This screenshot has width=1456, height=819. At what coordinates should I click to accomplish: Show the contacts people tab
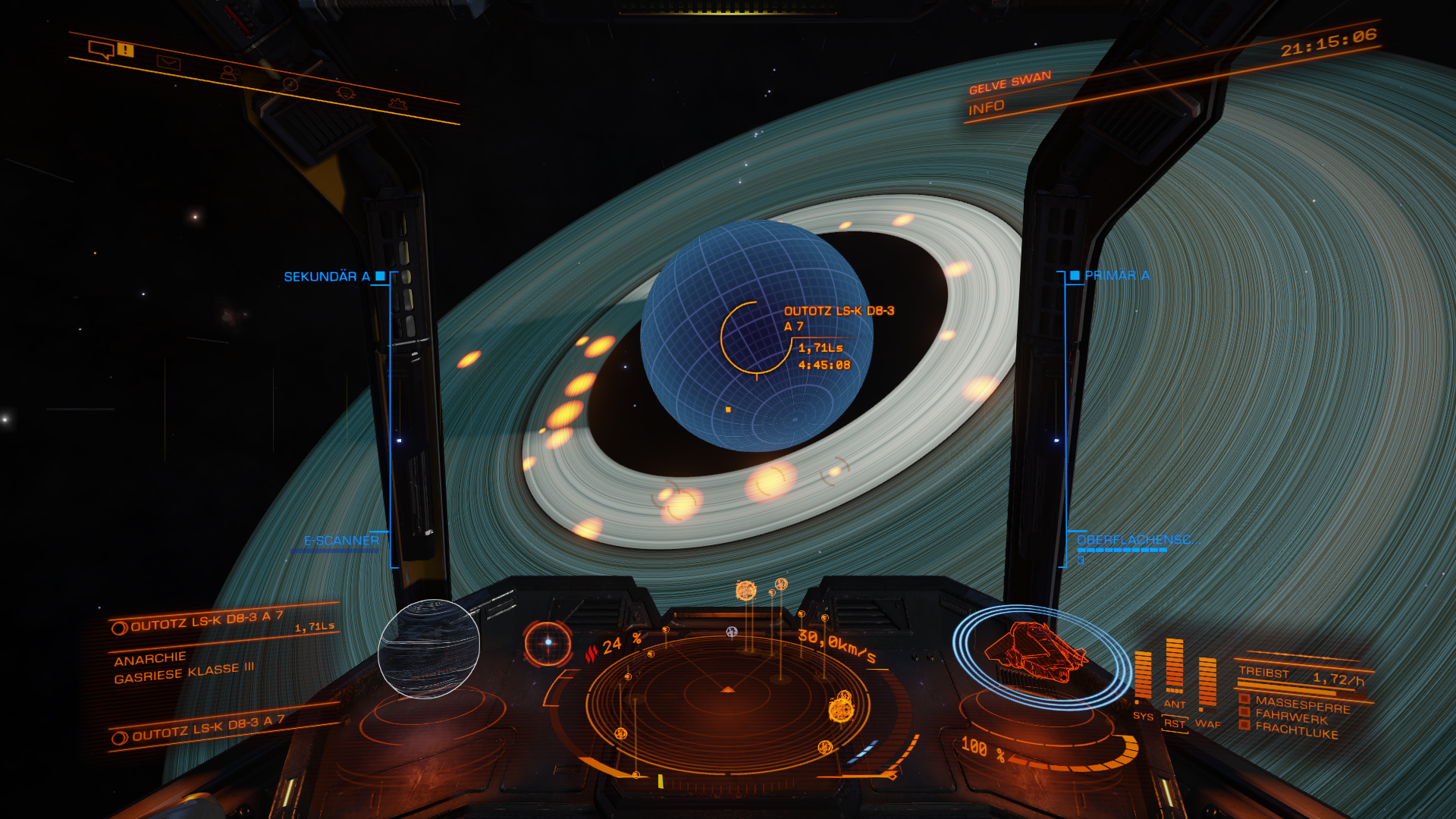229,73
